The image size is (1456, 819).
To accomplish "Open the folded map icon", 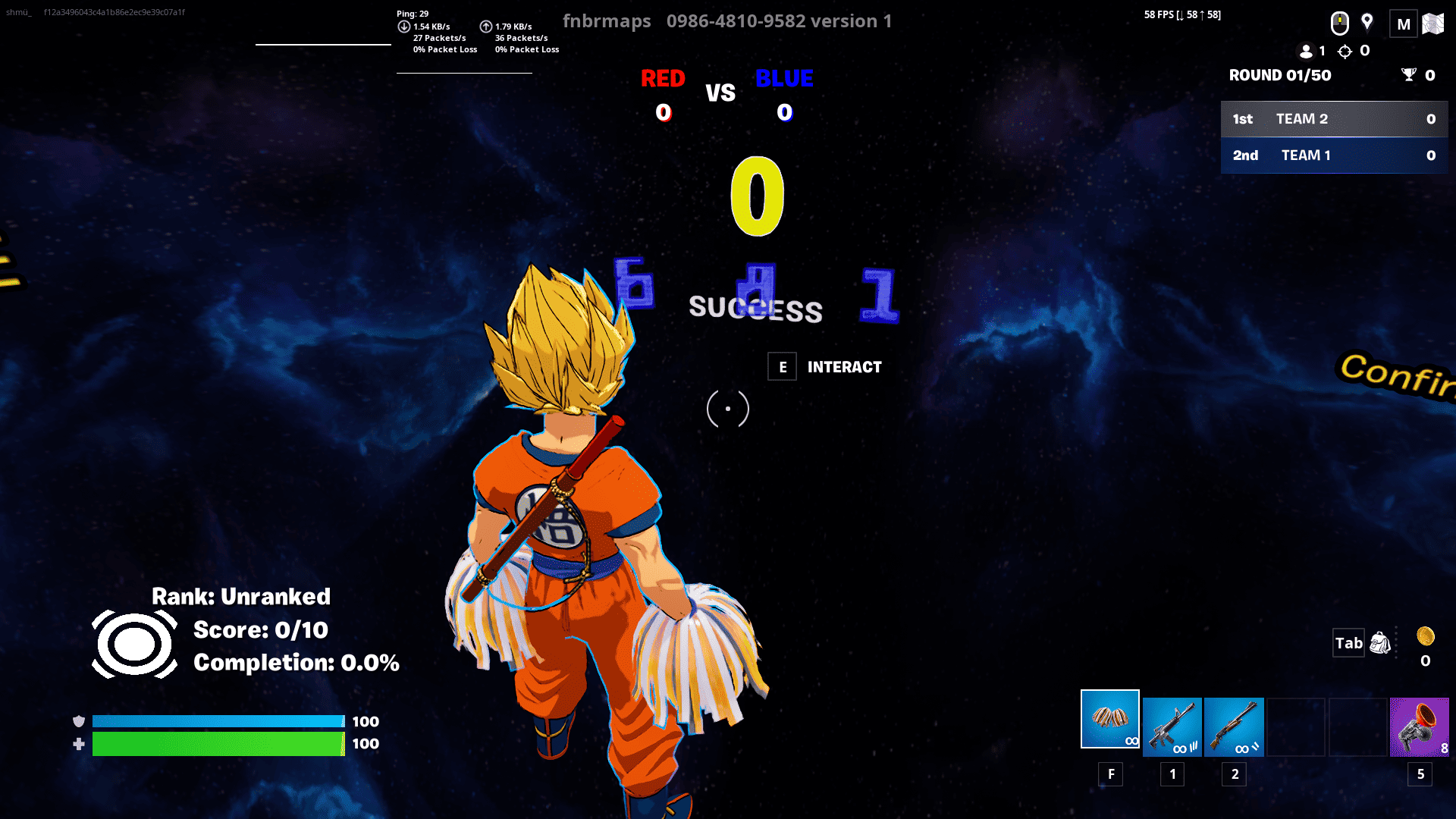I will point(1433,24).
